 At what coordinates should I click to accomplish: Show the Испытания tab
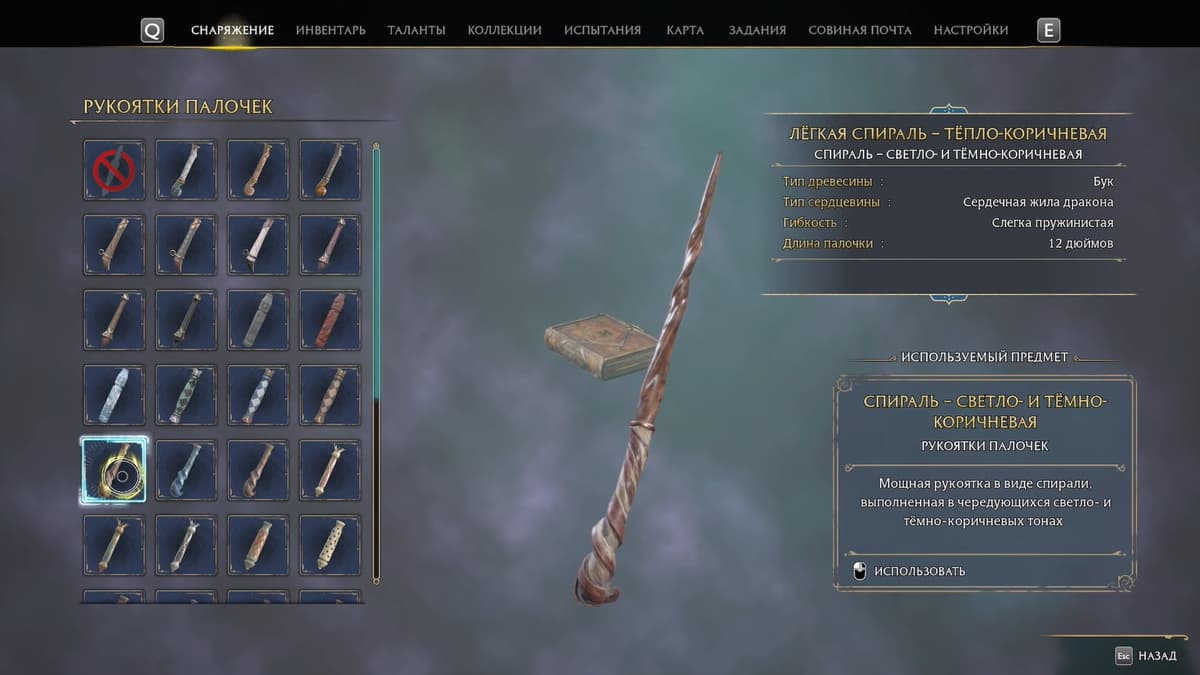[x=602, y=30]
